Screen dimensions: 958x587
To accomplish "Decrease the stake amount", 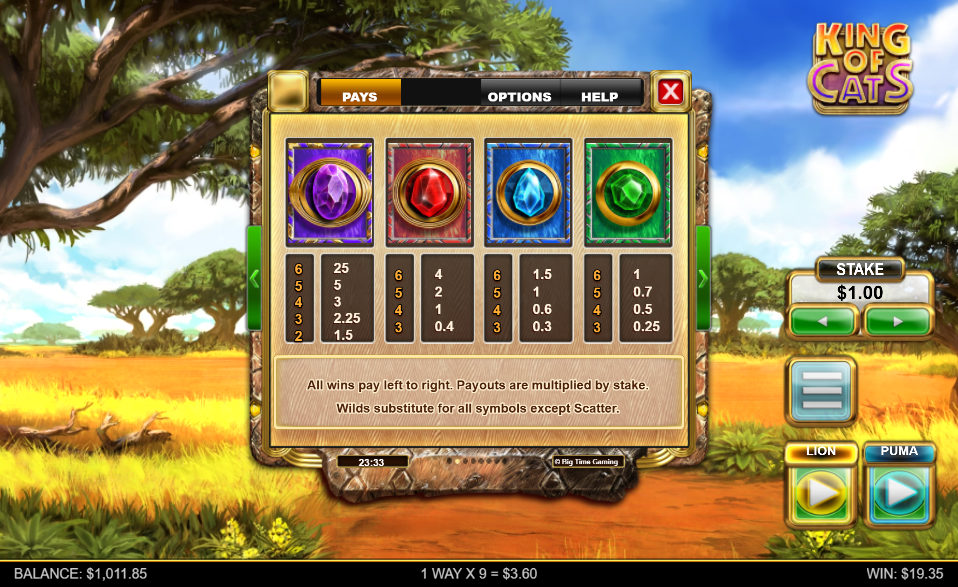I will coord(822,322).
